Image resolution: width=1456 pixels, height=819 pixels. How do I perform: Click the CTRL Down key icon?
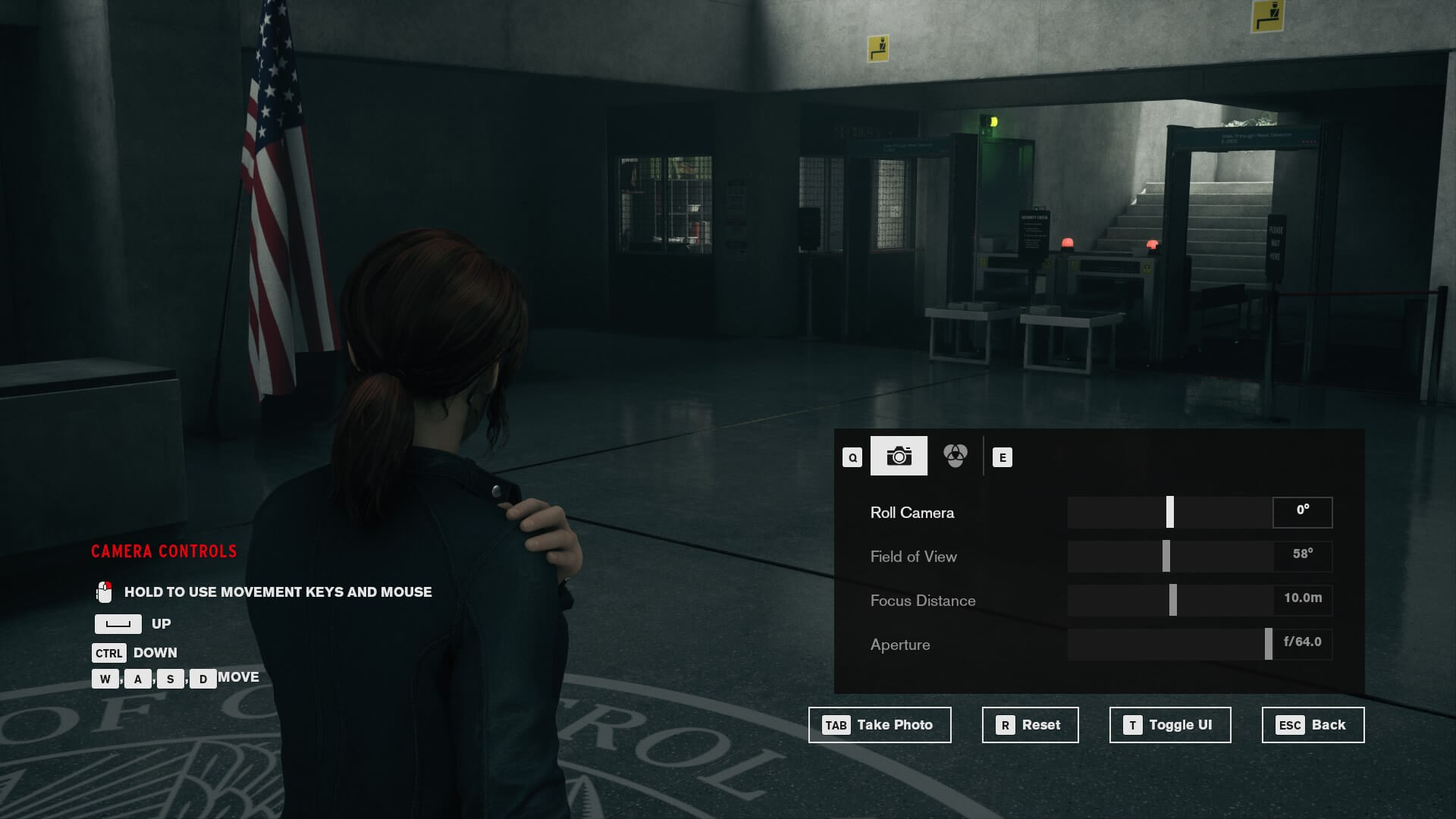pos(108,652)
